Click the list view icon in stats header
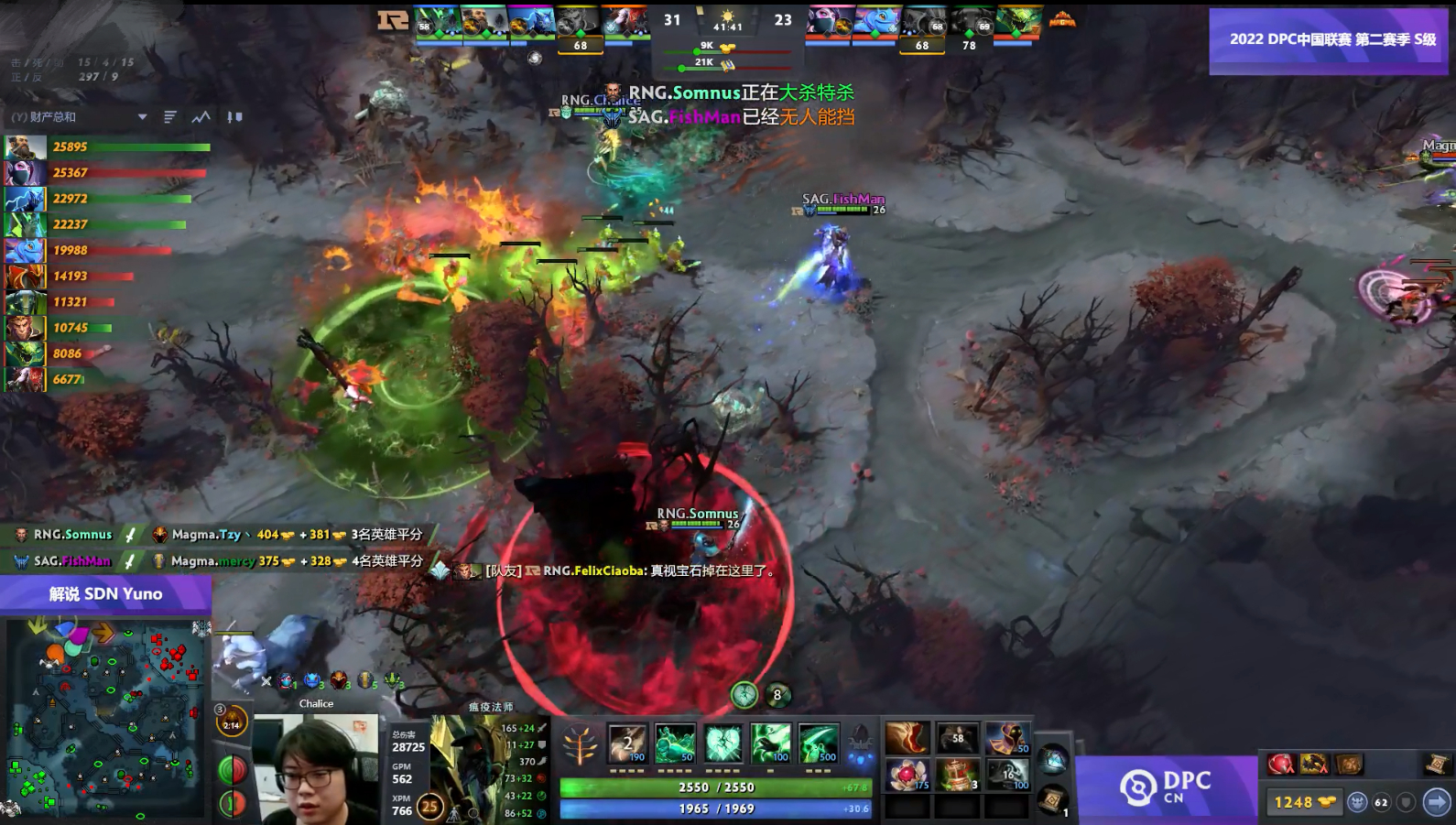This screenshot has height=825, width=1456. pyautogui.click(x=169, y=118)
